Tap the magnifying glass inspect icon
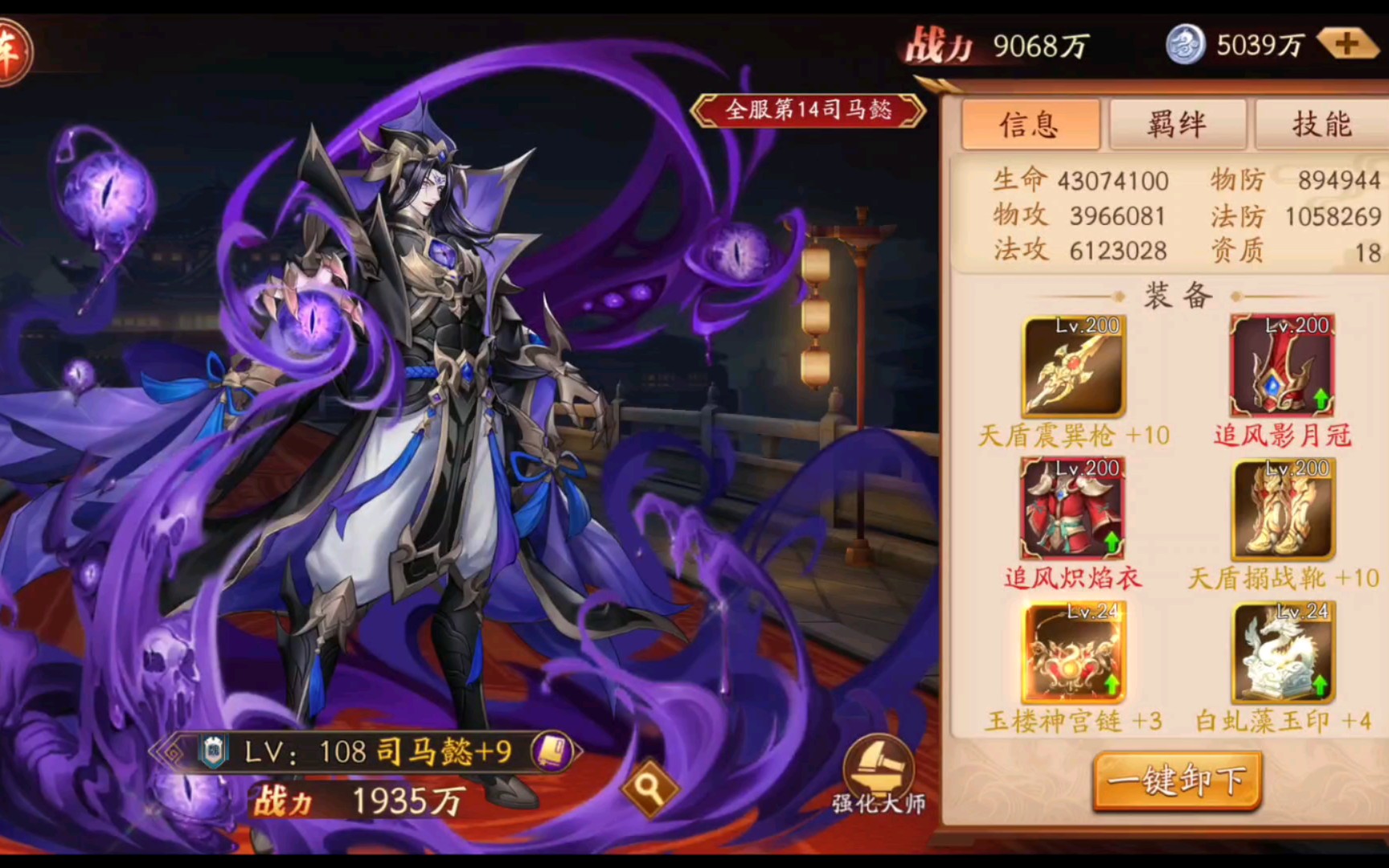This screenshot has width=1389, height=868. pos(649,789)
